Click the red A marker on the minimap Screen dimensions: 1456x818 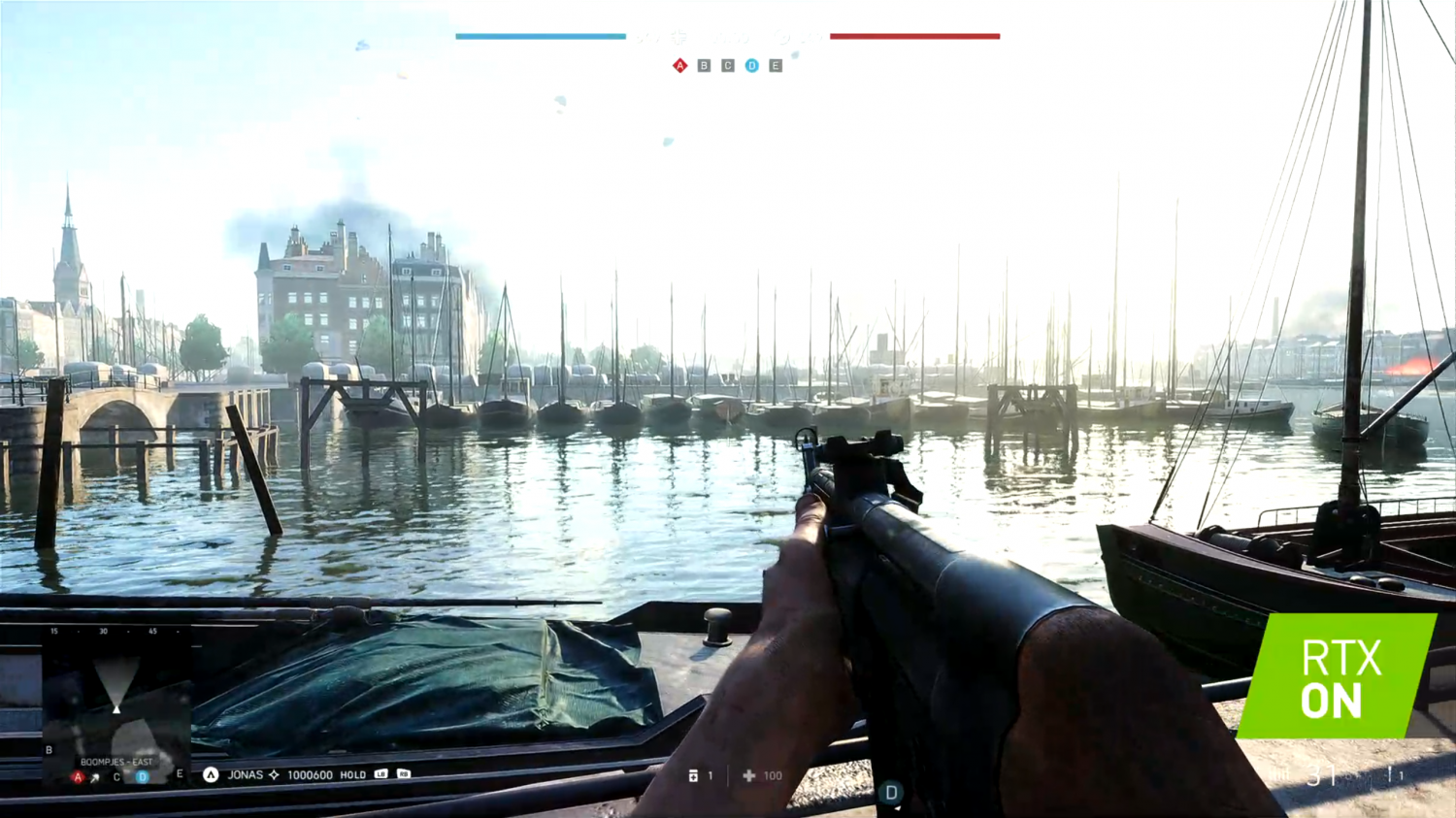tap(78, 777)
